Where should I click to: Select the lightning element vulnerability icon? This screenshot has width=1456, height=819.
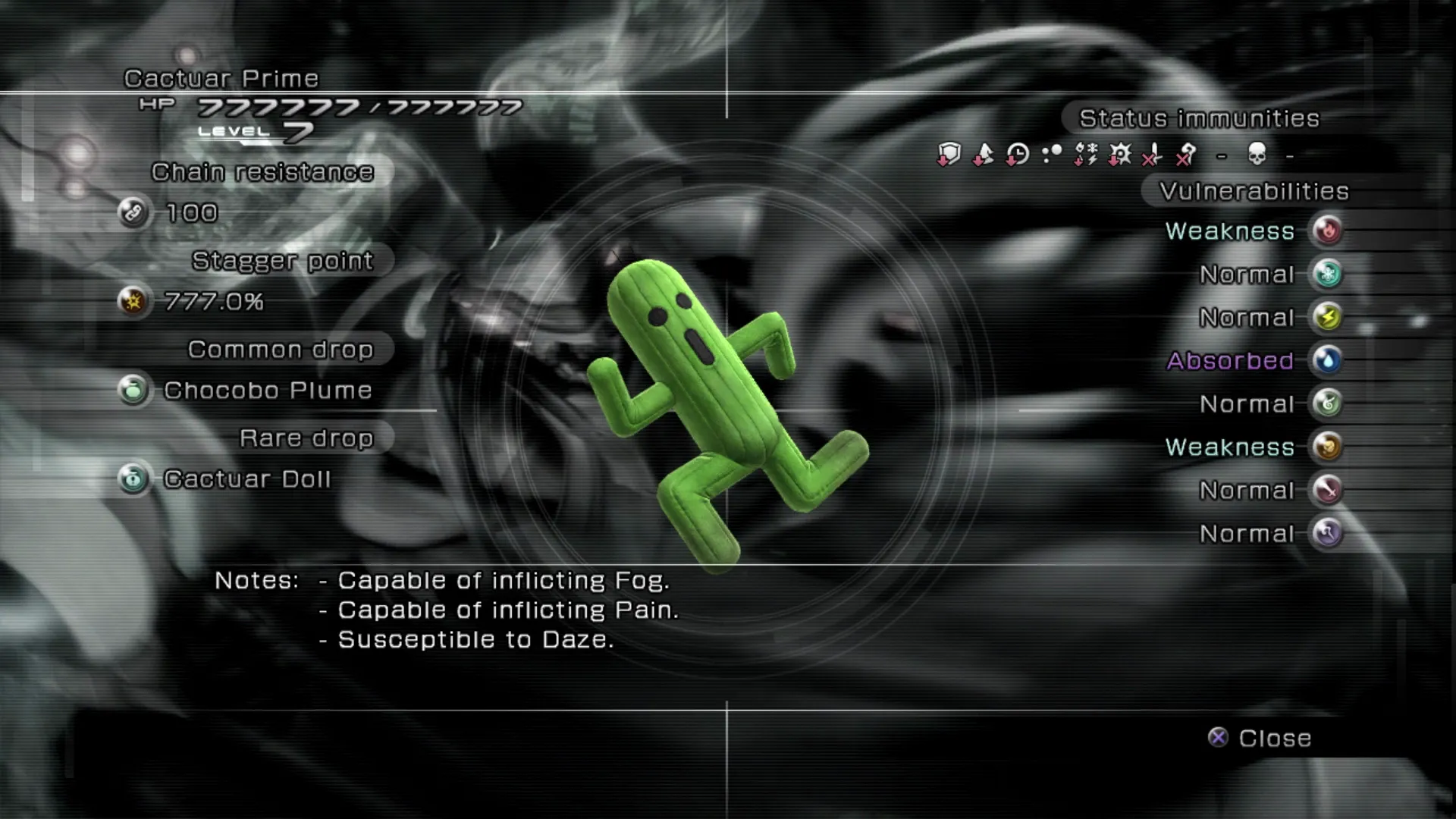pos(1327,317)
